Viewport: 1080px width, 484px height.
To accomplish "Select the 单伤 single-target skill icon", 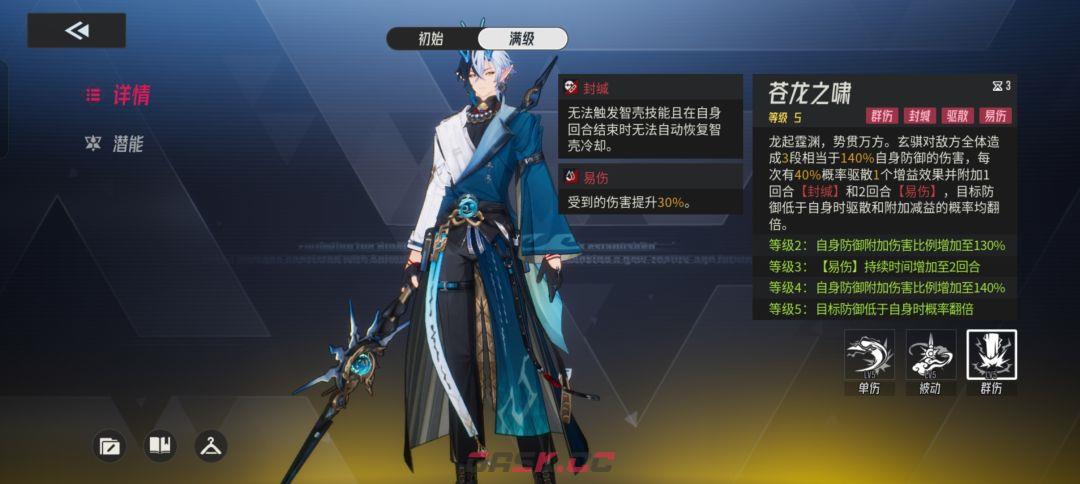I will pyautogui.click(x=869, y=357).
